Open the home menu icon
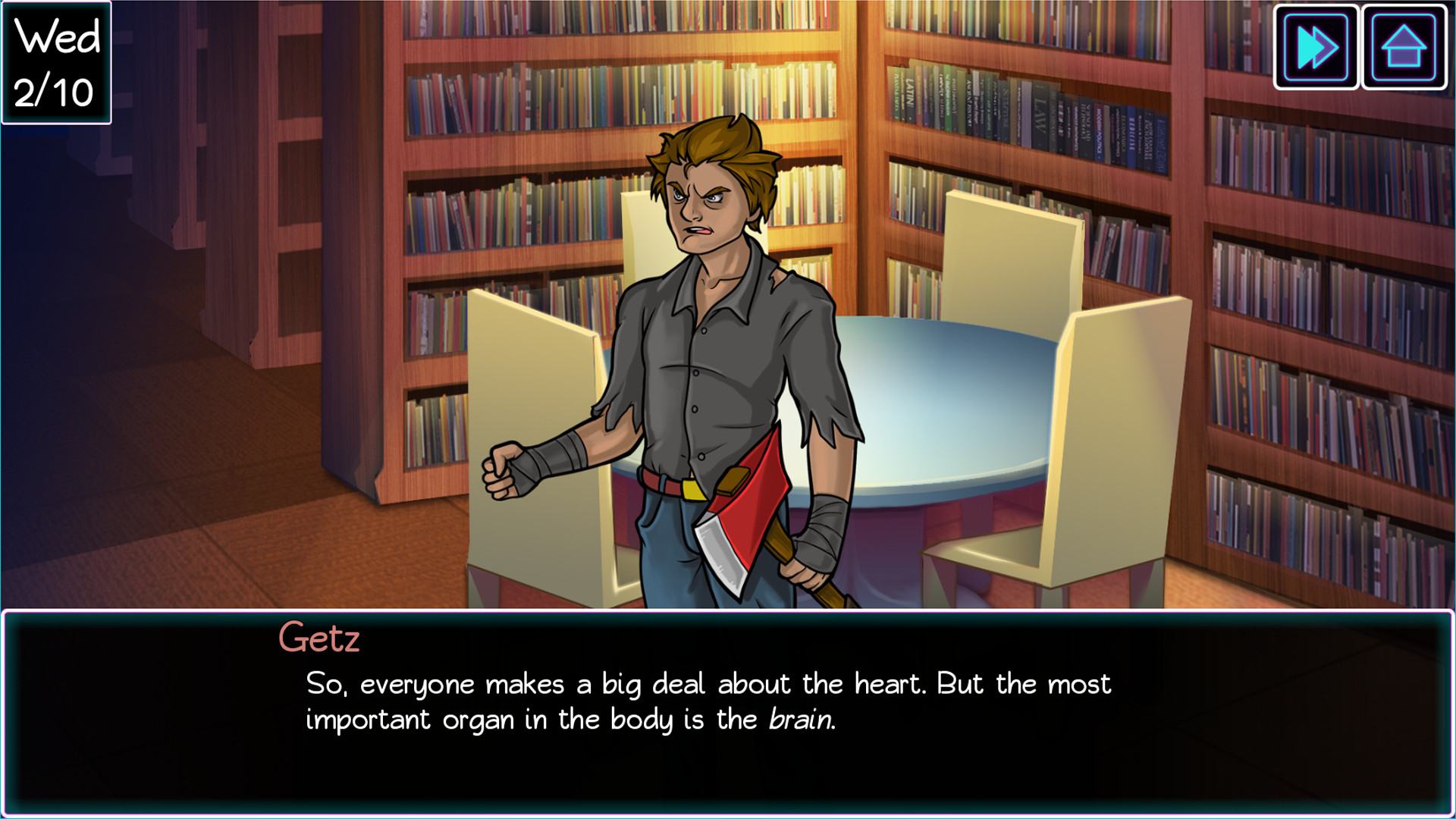This screenshot has width=1456, height=819. point(1404,48)
